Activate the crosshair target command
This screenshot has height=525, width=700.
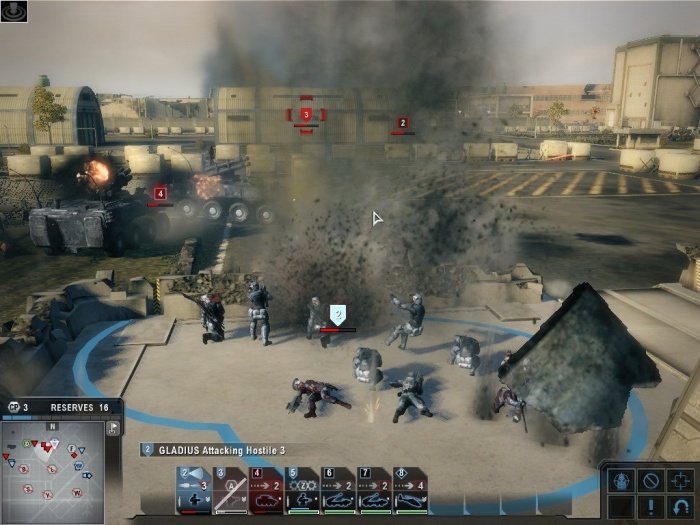[x=680, y=480]
